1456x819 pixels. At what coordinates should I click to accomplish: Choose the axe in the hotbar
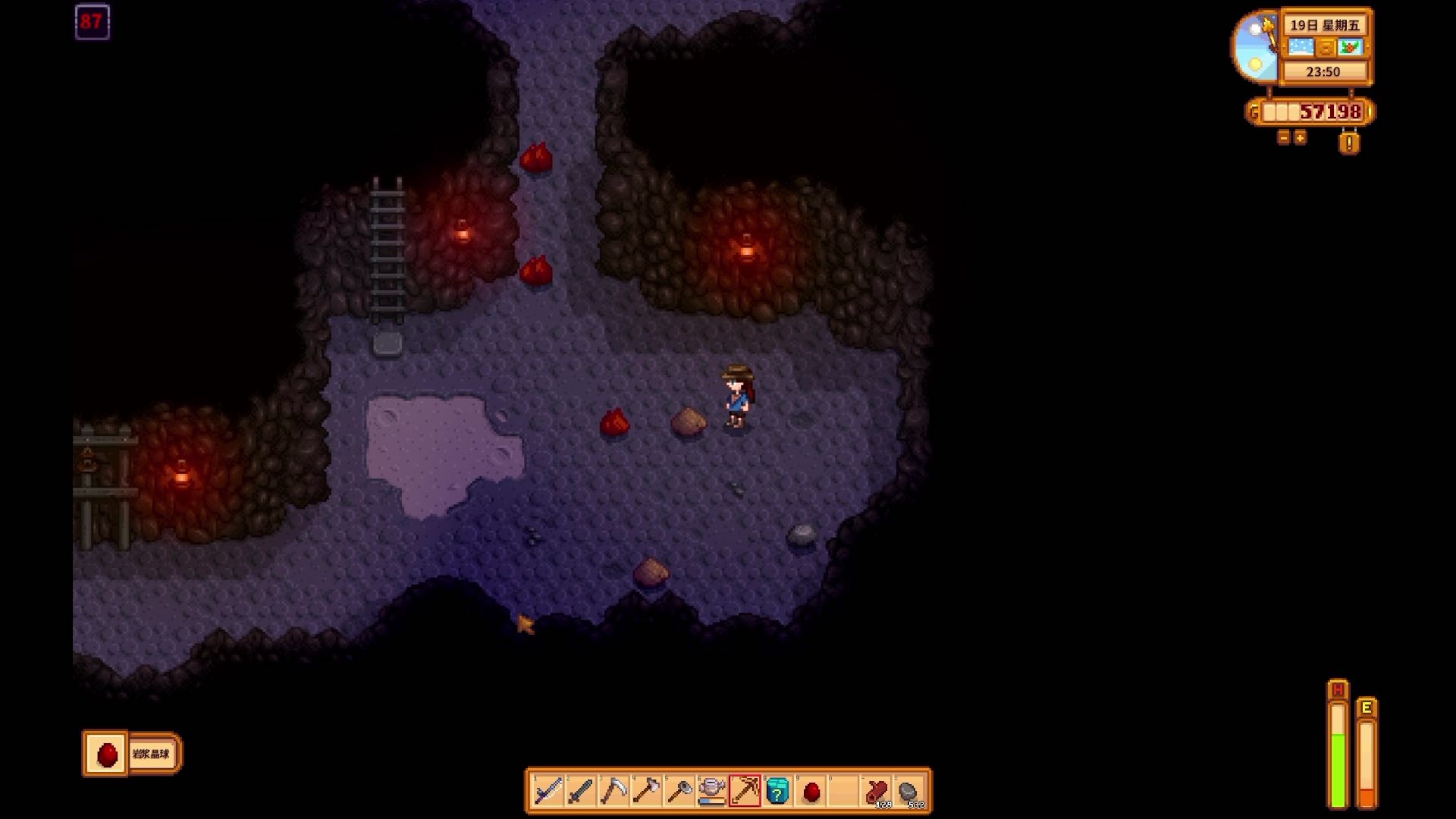(646, 792)
